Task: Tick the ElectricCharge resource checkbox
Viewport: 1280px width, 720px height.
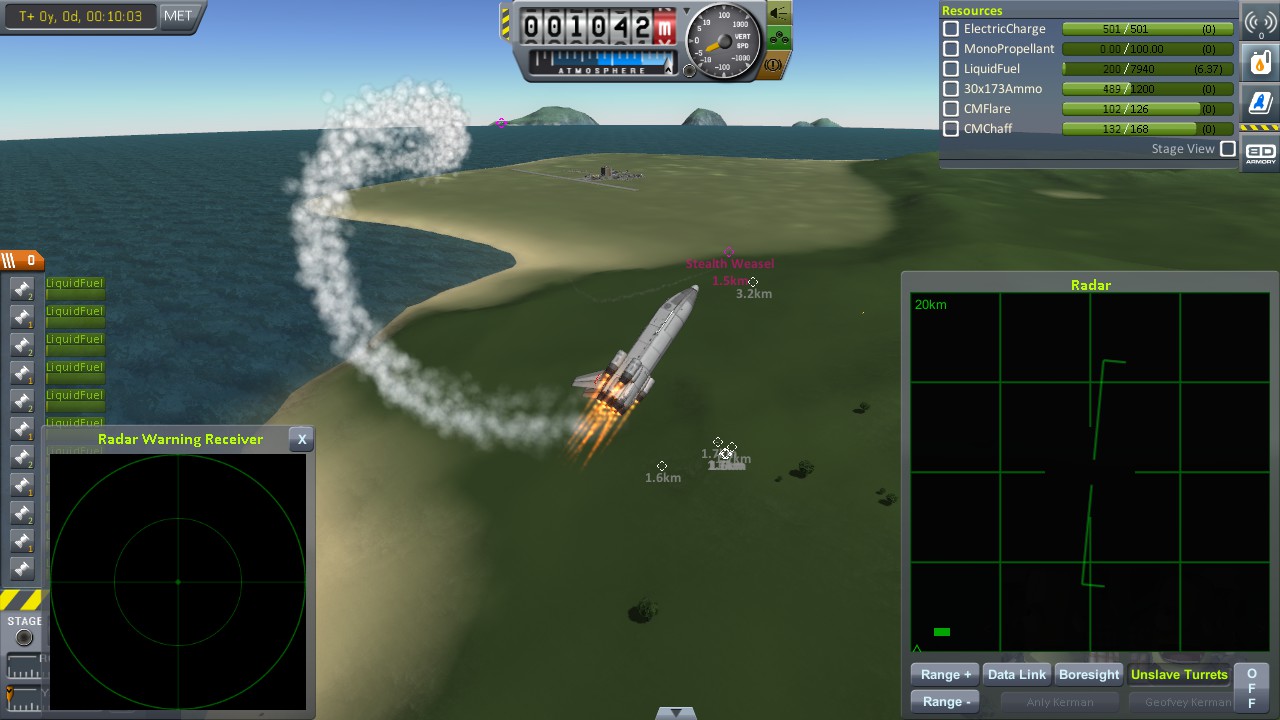Action: pos(951,29)
